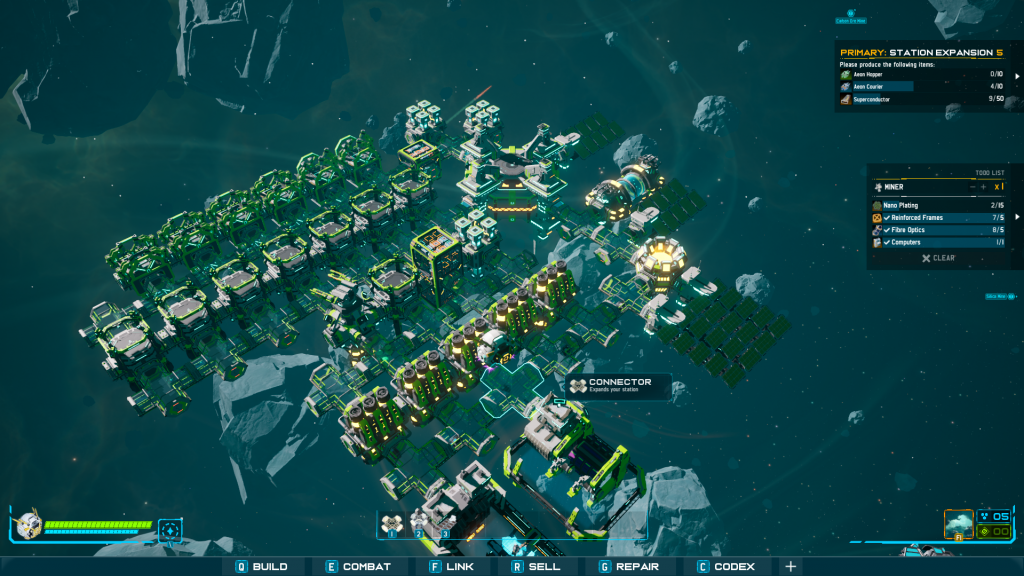Select the Sell tool
This screenshot has width=1024, height=576.
click(538, 567)
